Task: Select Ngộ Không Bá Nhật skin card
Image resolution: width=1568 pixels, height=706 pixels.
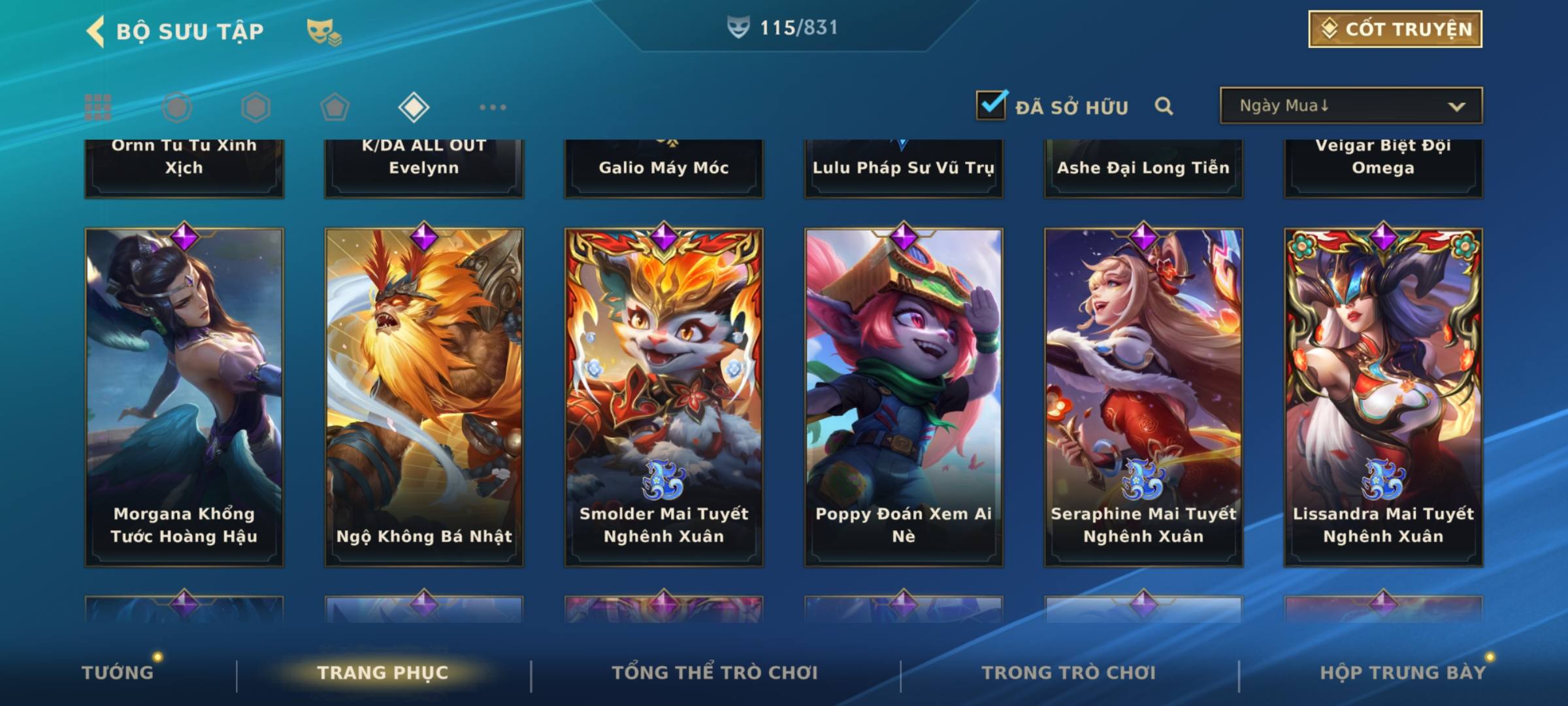Action: [424, 397]
